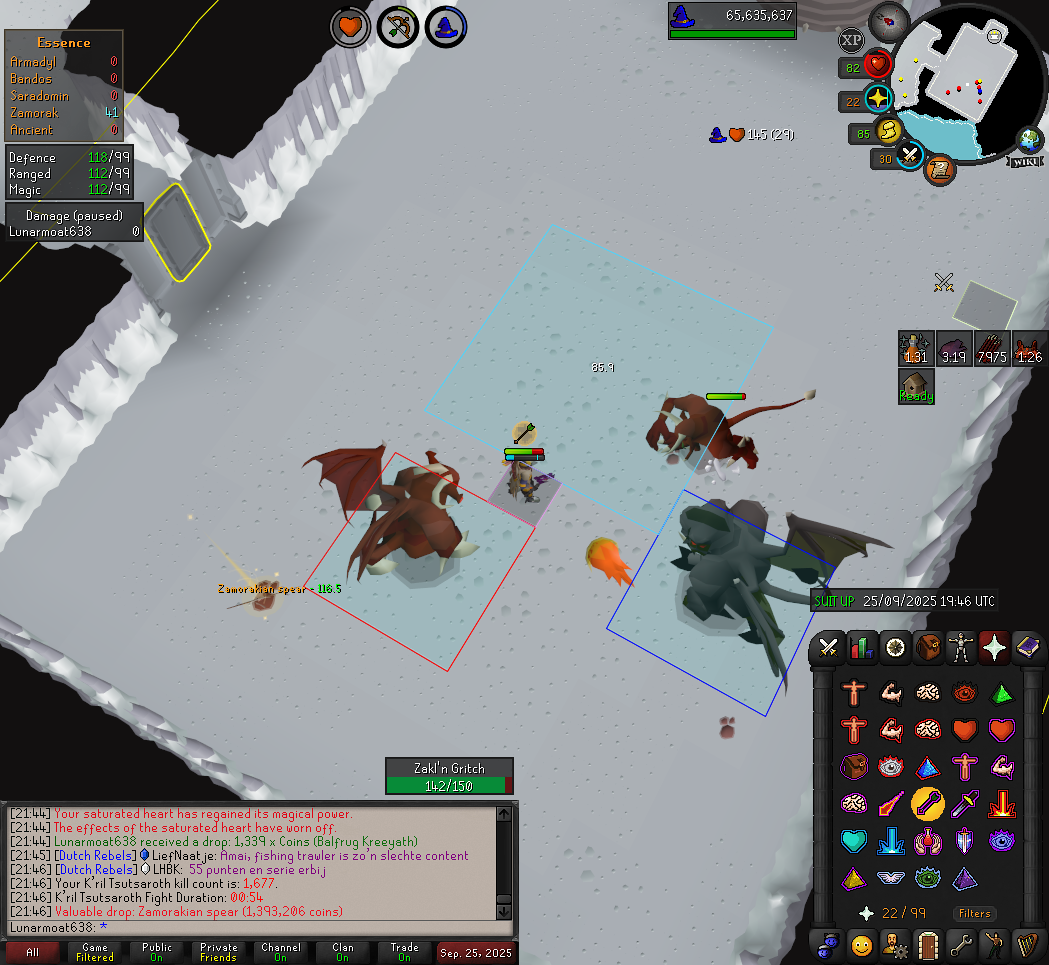The height and width of the screenshot is (965, 1049).
Task: Select the Clan chat filter tab
Action: [x=343, y=952]
